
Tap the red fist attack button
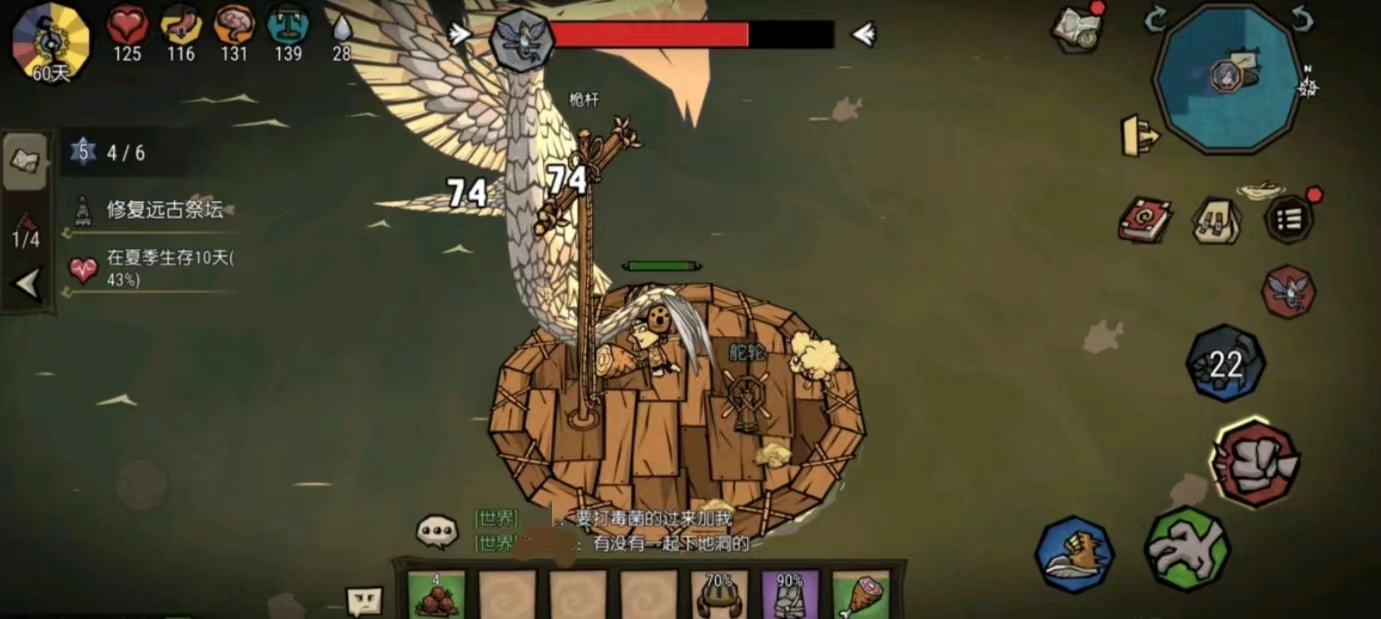1256,463
